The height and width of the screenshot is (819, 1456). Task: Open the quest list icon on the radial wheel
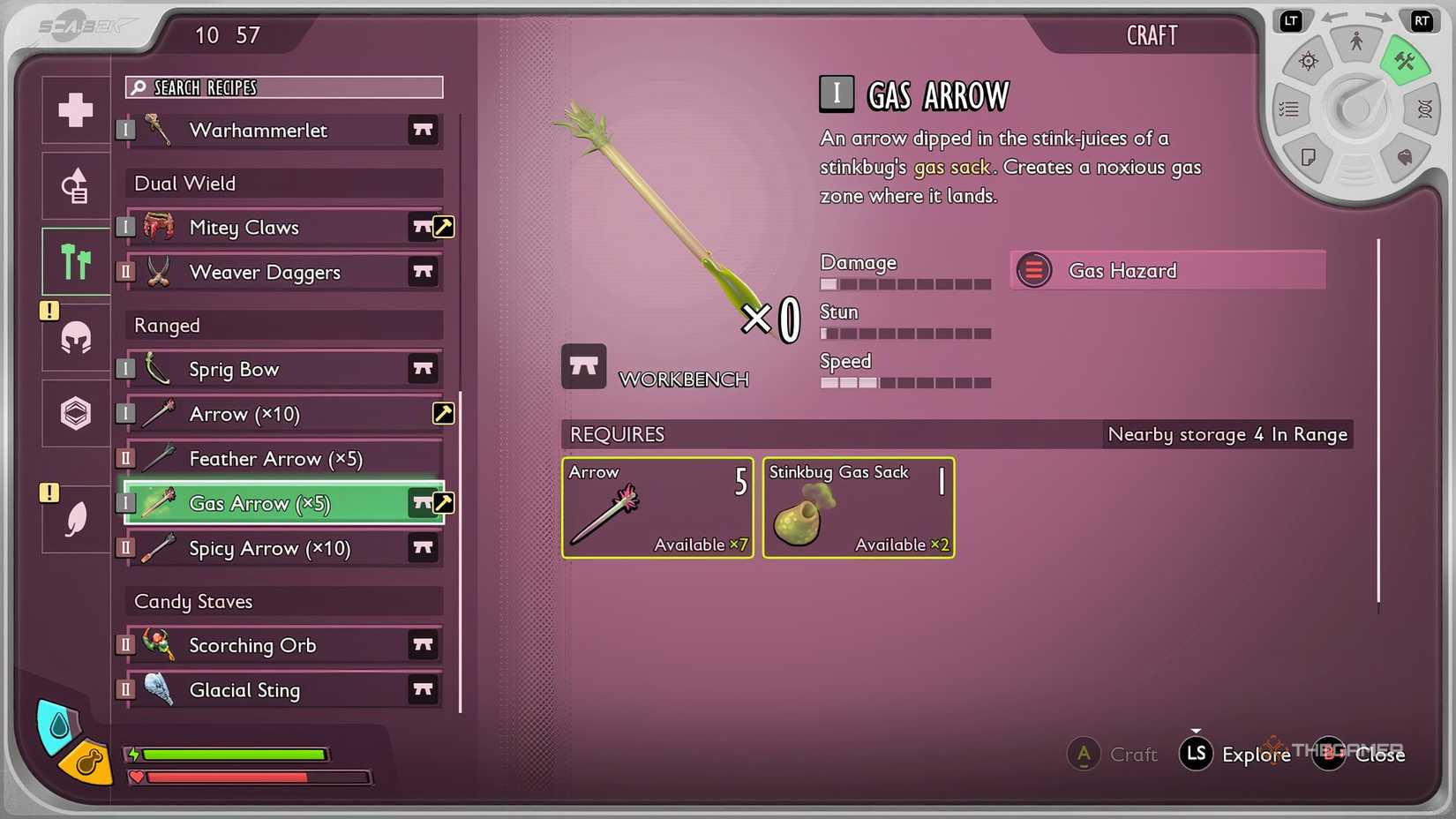pos(1288,109)
